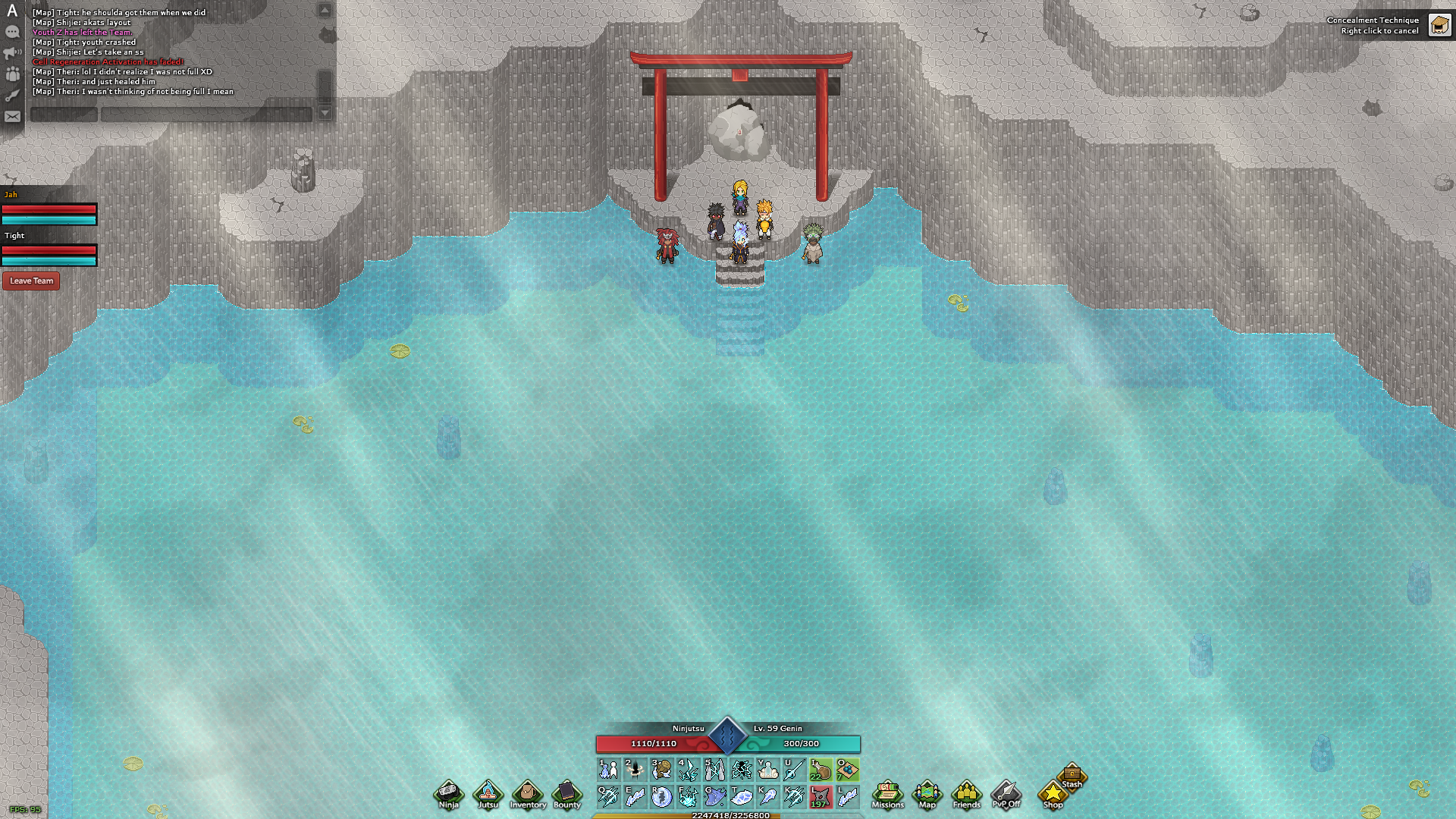Open the Missions scroll
Image resolution: width=1456 pixels, height=819 pixels.
pyautogui.click(x=887, y=794)
